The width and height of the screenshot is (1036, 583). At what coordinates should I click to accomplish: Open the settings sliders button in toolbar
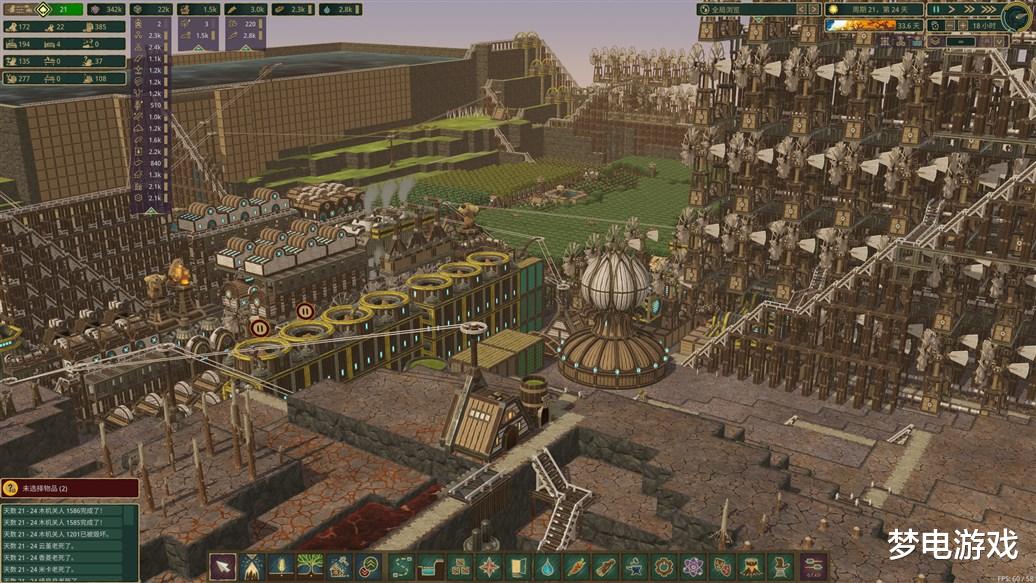pos(814,566)
